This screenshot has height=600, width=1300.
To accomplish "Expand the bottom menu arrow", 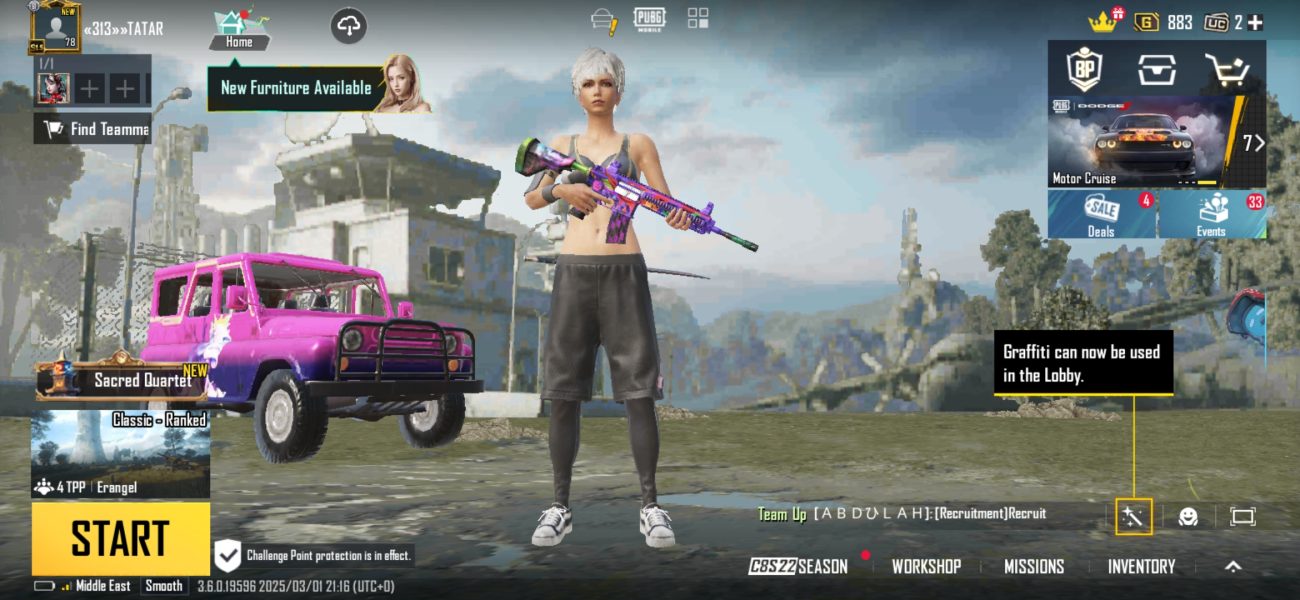I will [1233, 566].
